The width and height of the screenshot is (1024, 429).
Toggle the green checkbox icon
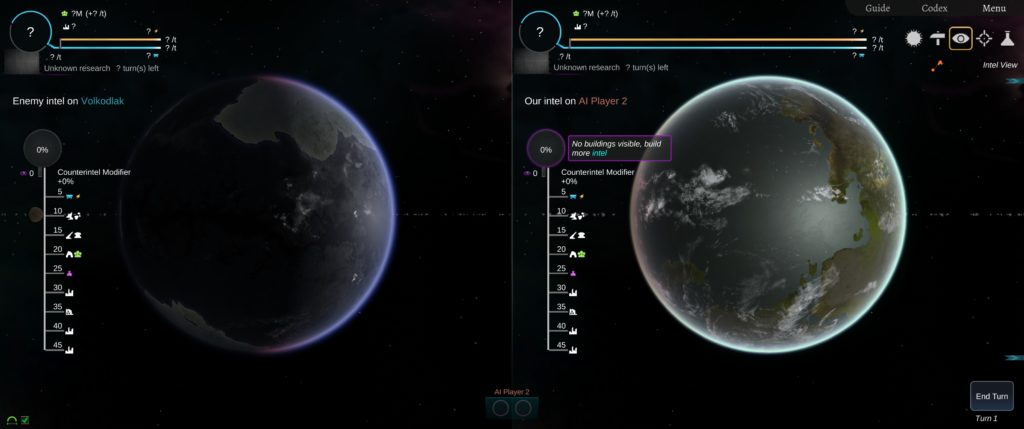(24, 420)
